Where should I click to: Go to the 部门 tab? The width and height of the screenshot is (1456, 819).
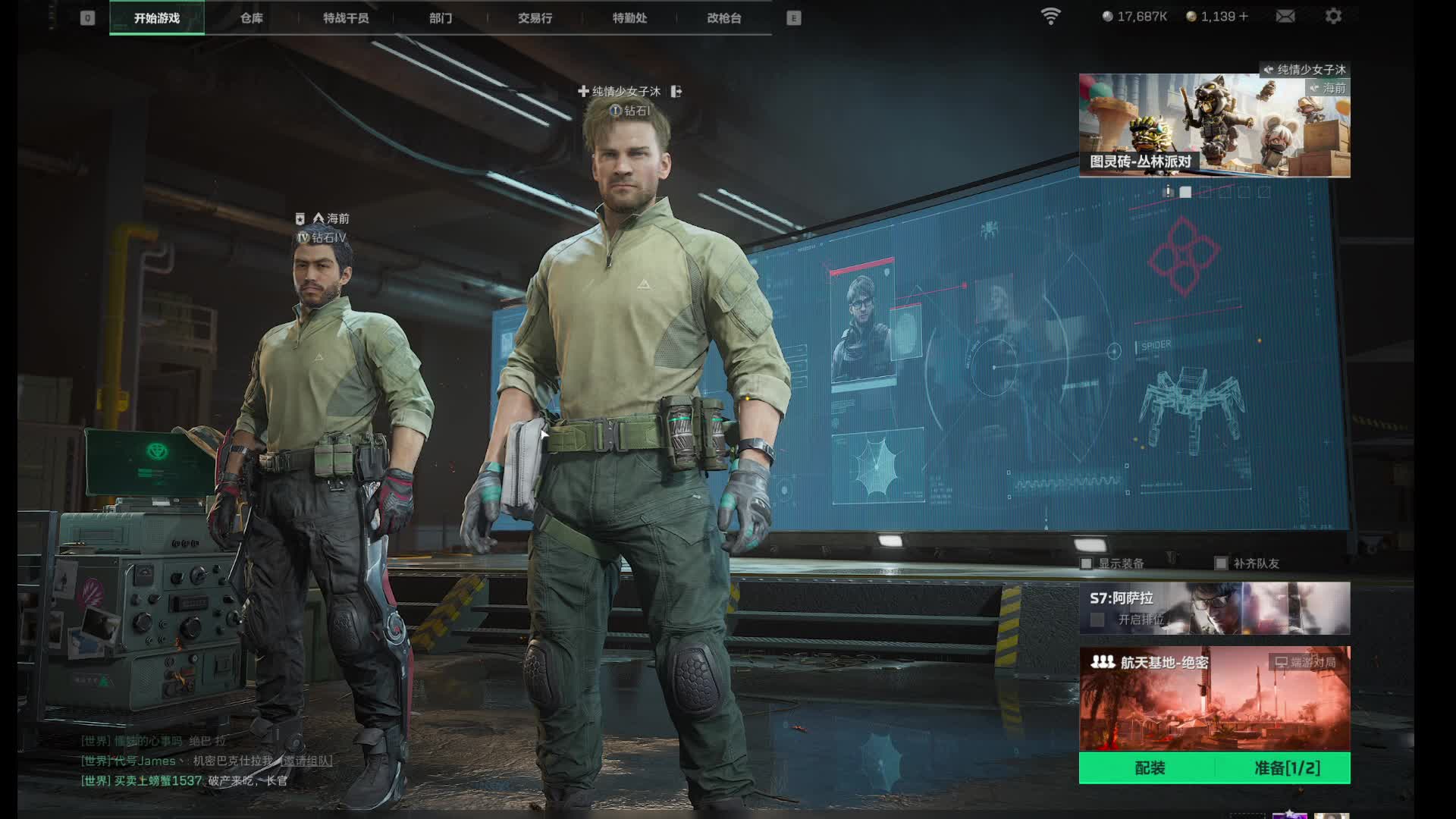tap(441, 18)
